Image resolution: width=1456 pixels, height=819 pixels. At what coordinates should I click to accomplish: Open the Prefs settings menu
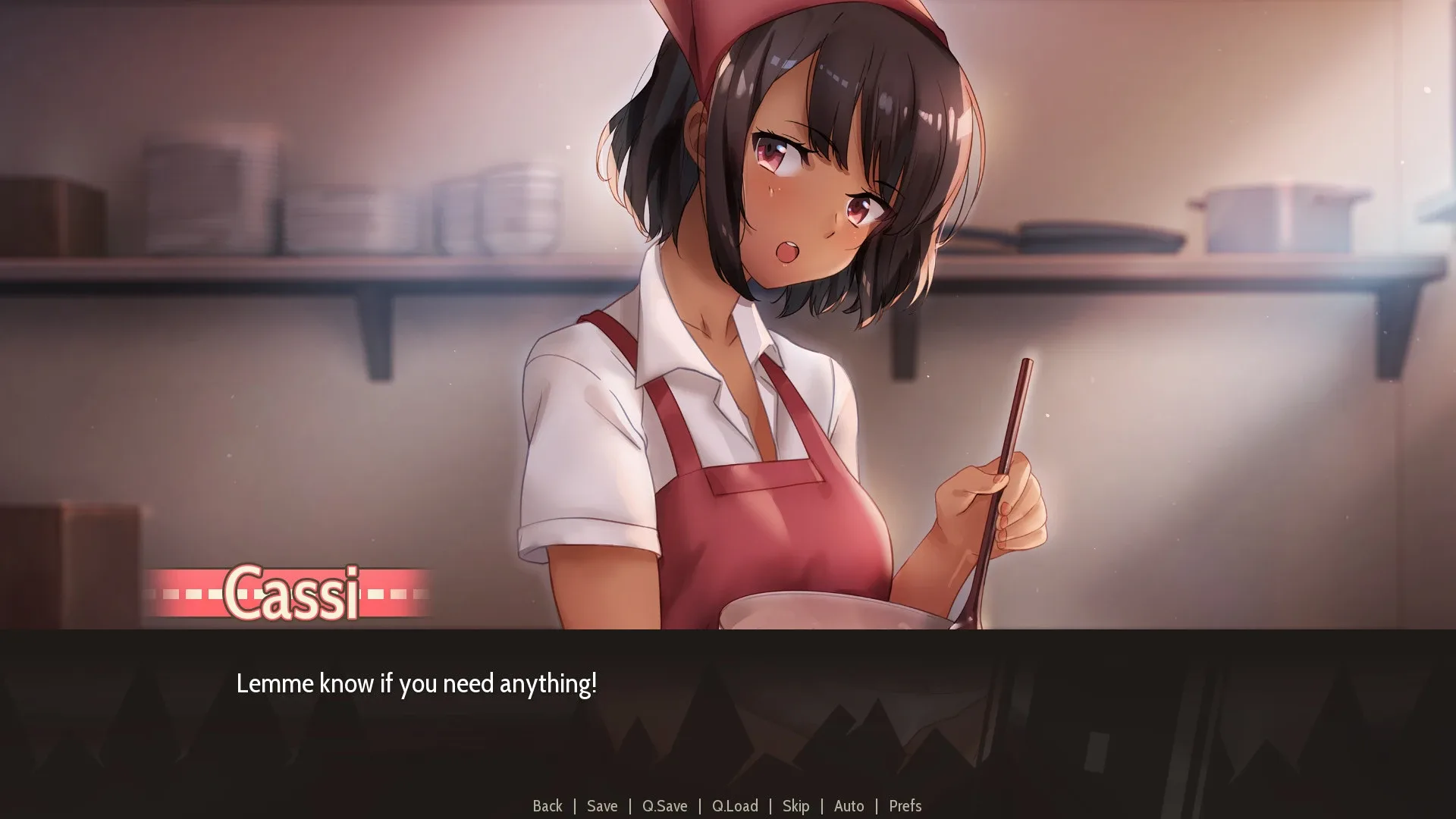[x=905, y=806]
